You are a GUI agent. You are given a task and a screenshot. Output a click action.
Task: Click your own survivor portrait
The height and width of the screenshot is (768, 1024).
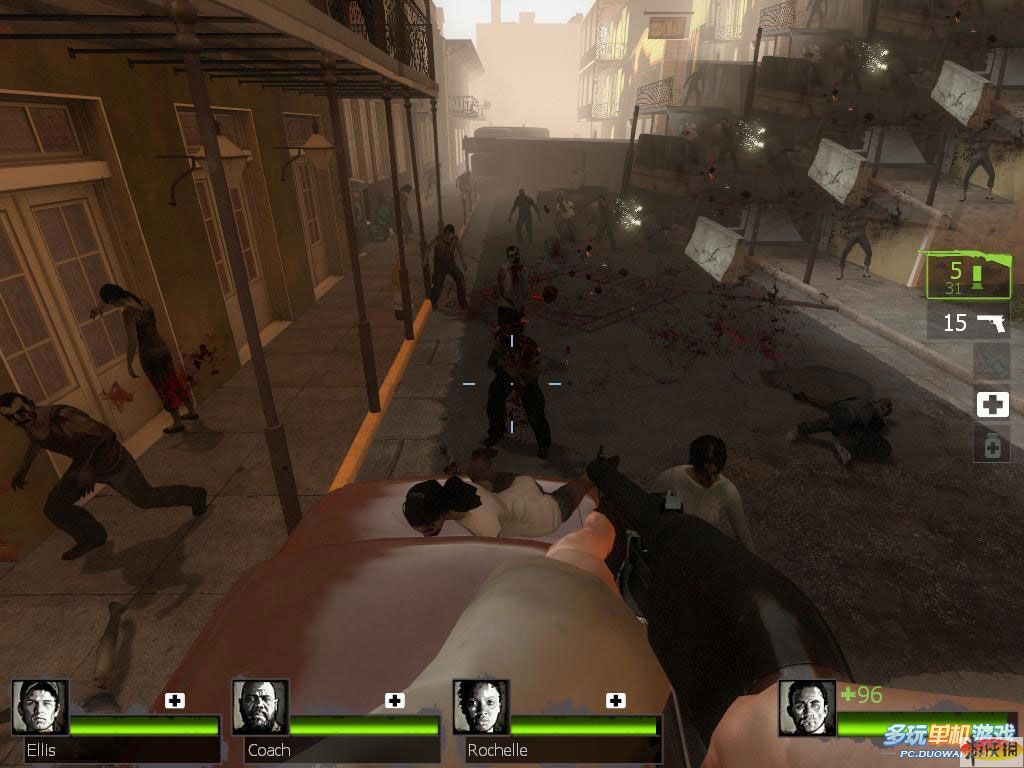tap(807, 707)
